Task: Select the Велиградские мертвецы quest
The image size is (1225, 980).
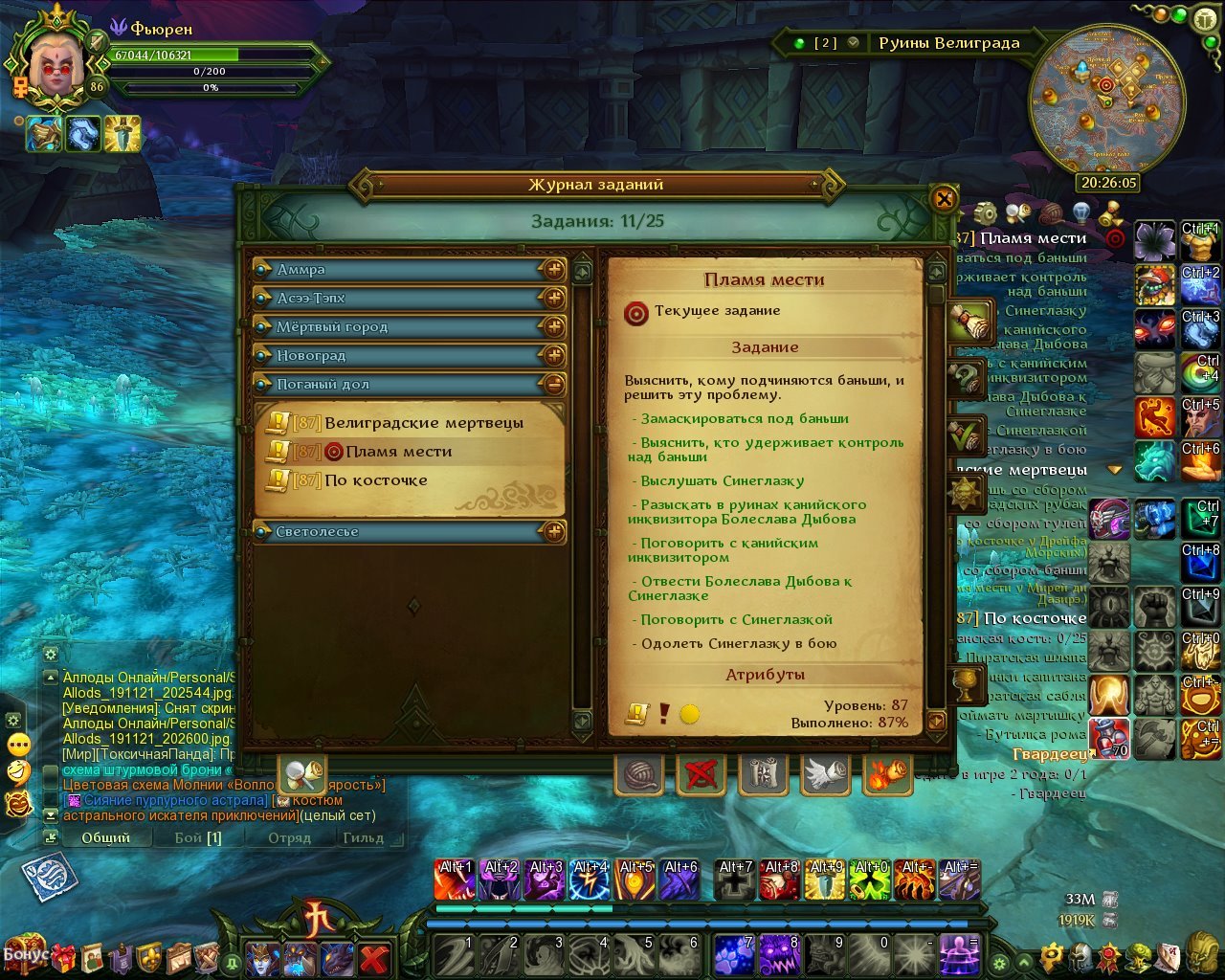Action: coord(423,423)
